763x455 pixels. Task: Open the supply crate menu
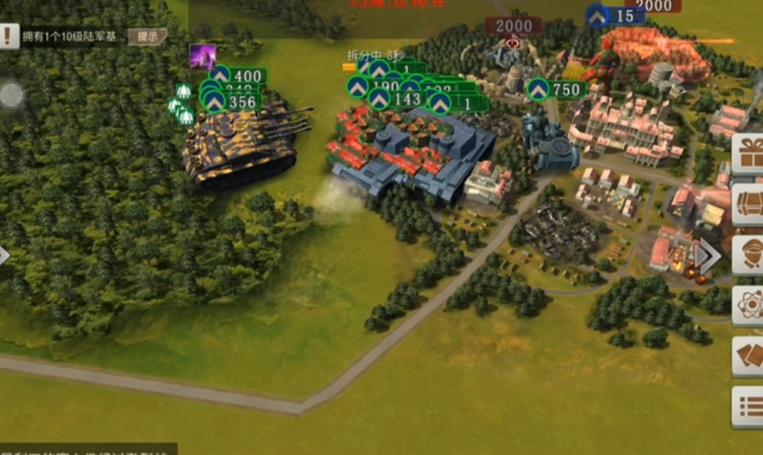click(748, 204)
